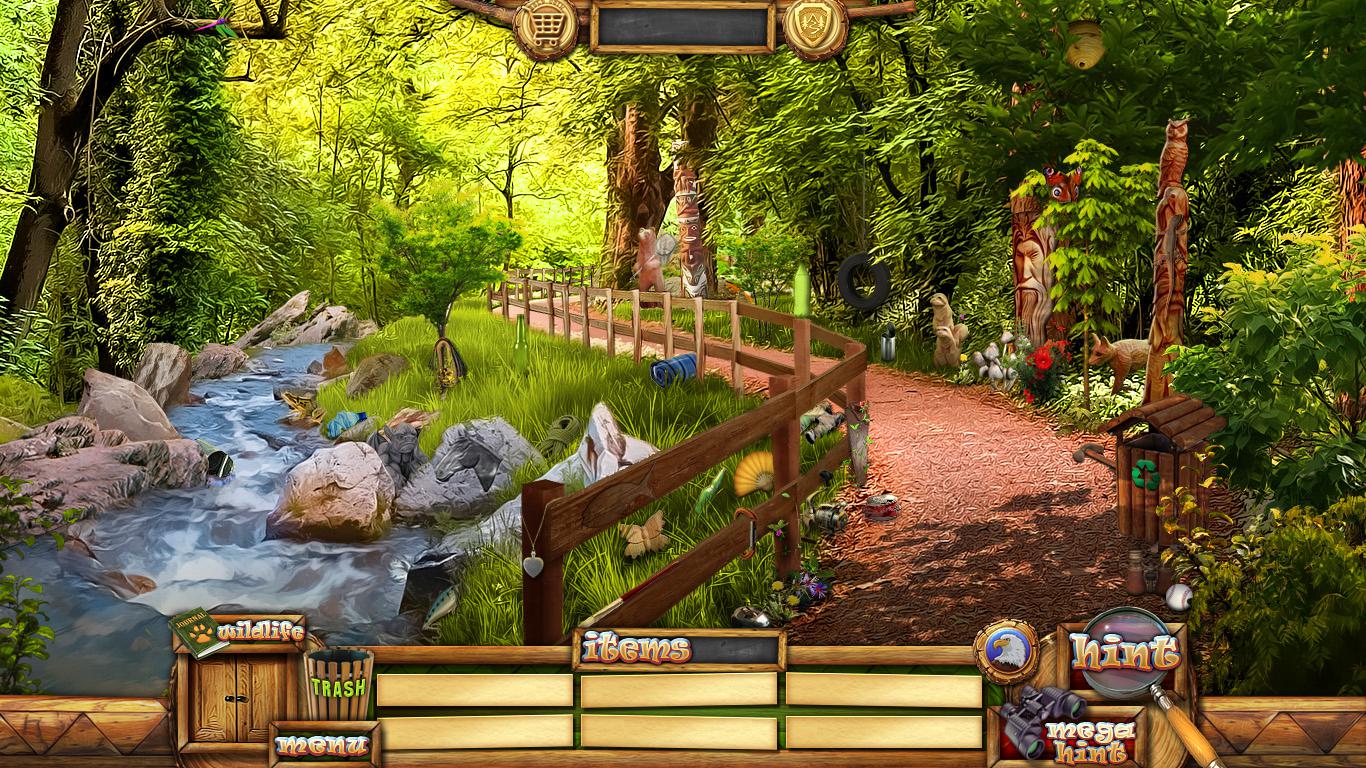Image resolution: width=1366 pixels, height=768 pixels.
Task: Select the trash can
Action: (x=338, y=684)
